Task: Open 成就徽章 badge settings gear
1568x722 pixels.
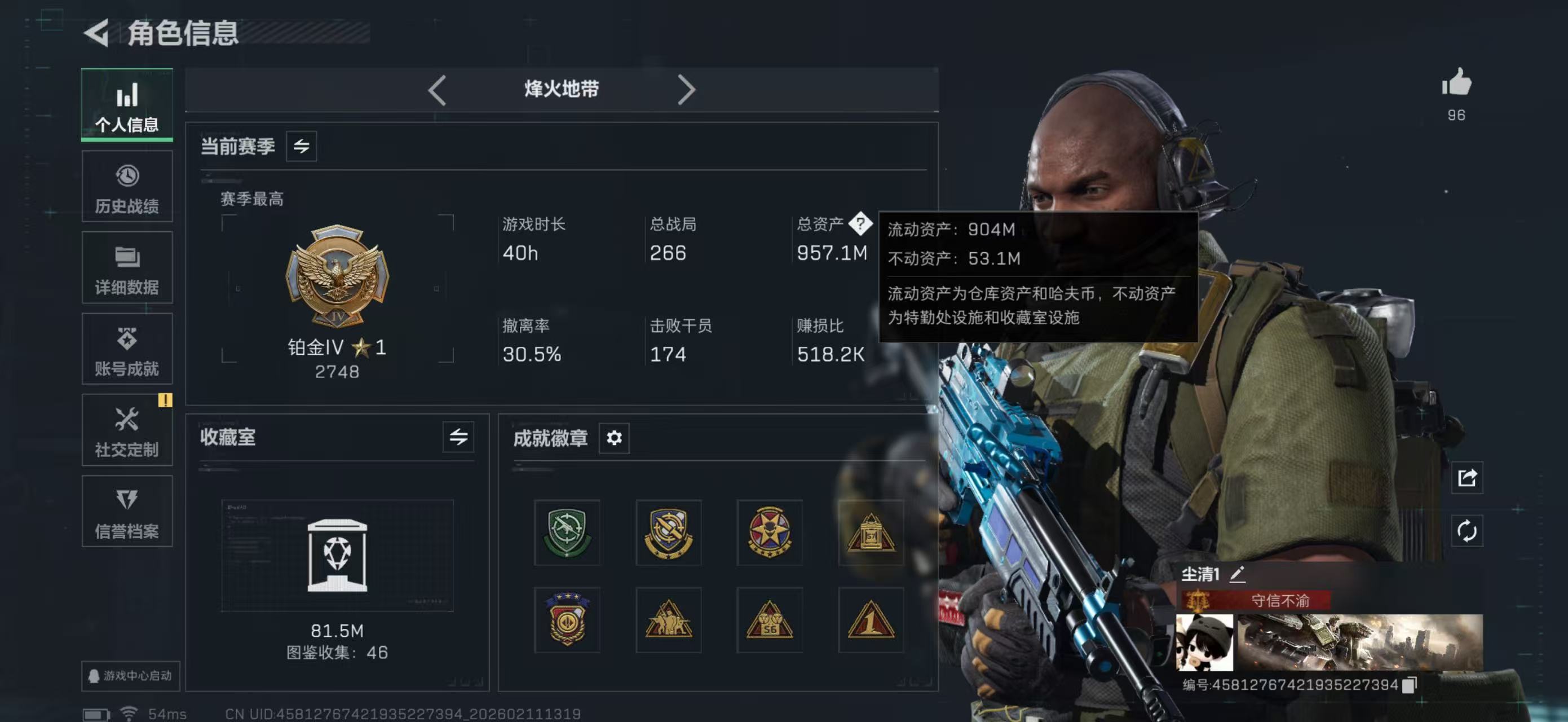Action: [614, 438]
